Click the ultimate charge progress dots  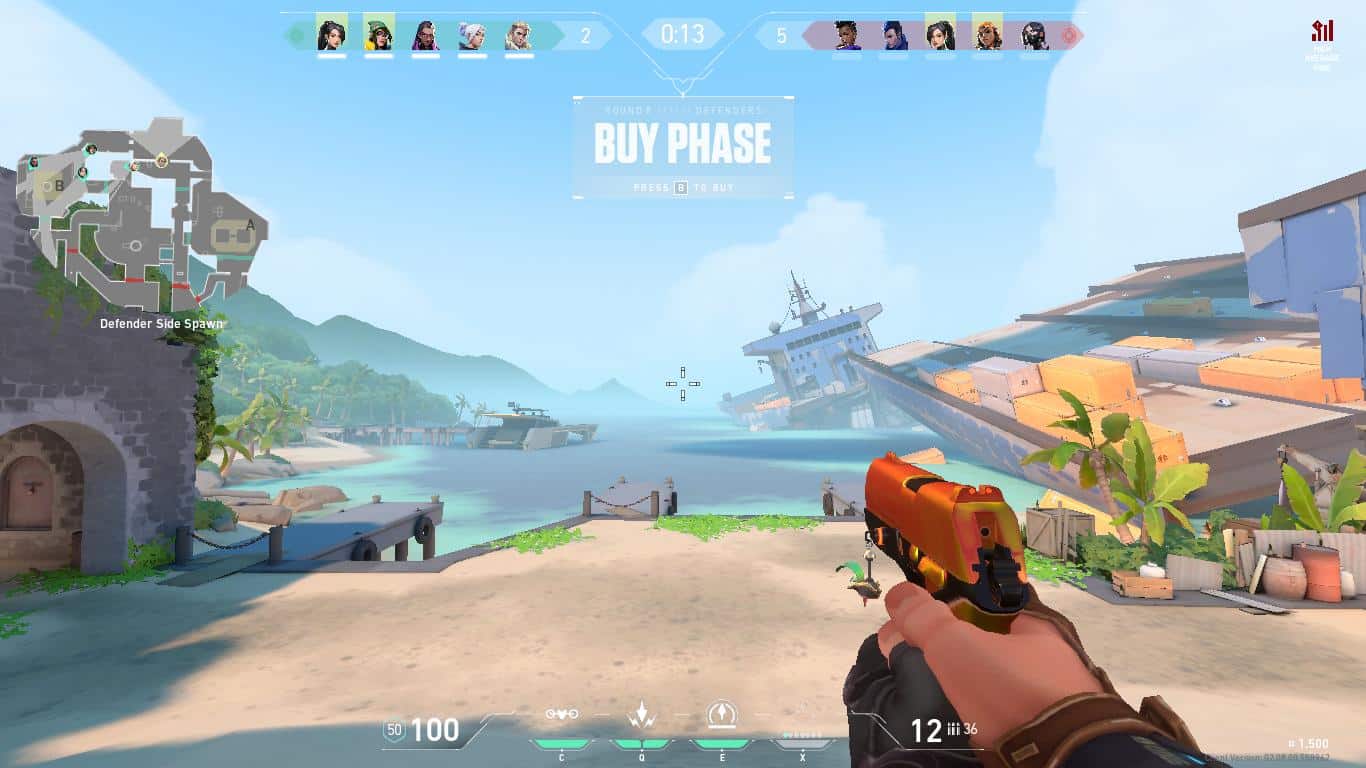click(x=802, y=733)
